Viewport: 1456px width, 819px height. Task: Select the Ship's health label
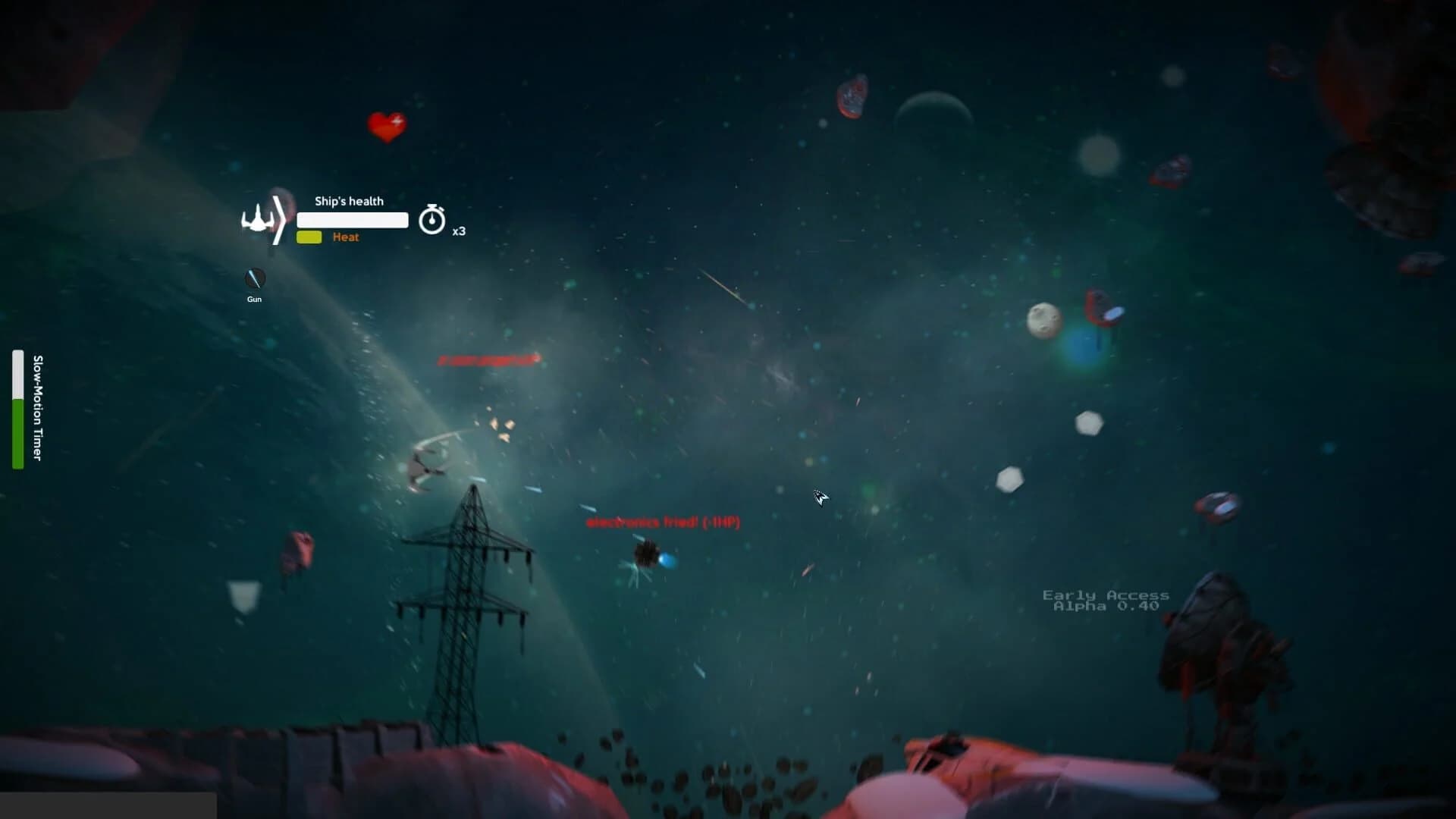pos(349,201)
